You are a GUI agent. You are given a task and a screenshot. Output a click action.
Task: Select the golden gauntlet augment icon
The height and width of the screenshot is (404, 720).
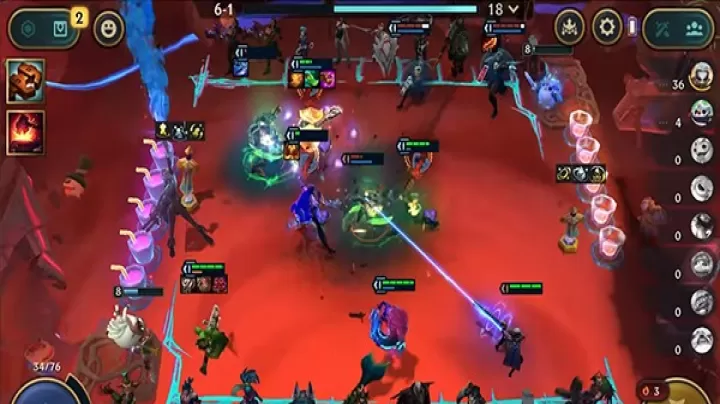pyautogui.click(x=25, y=81)
